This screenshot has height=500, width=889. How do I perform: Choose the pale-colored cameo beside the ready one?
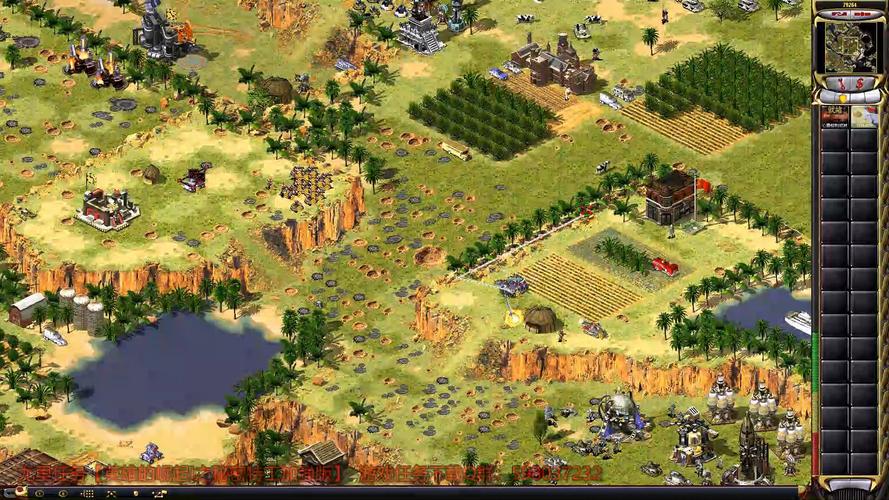click(863, 117)
